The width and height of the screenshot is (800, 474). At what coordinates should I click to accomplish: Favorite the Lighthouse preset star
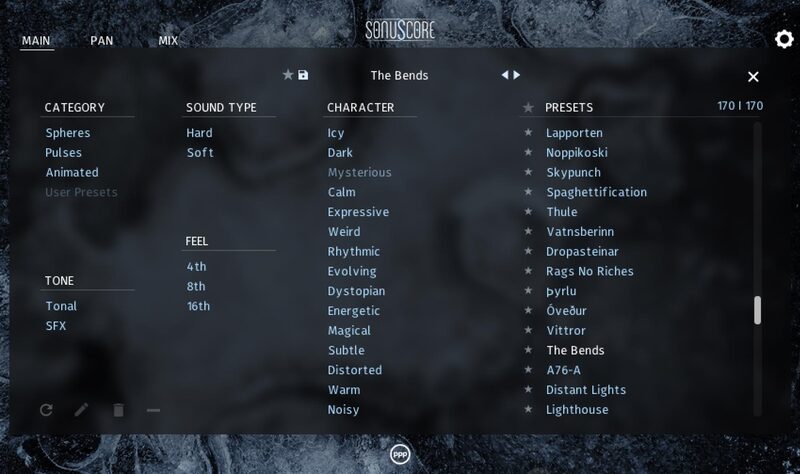point(529,410)
